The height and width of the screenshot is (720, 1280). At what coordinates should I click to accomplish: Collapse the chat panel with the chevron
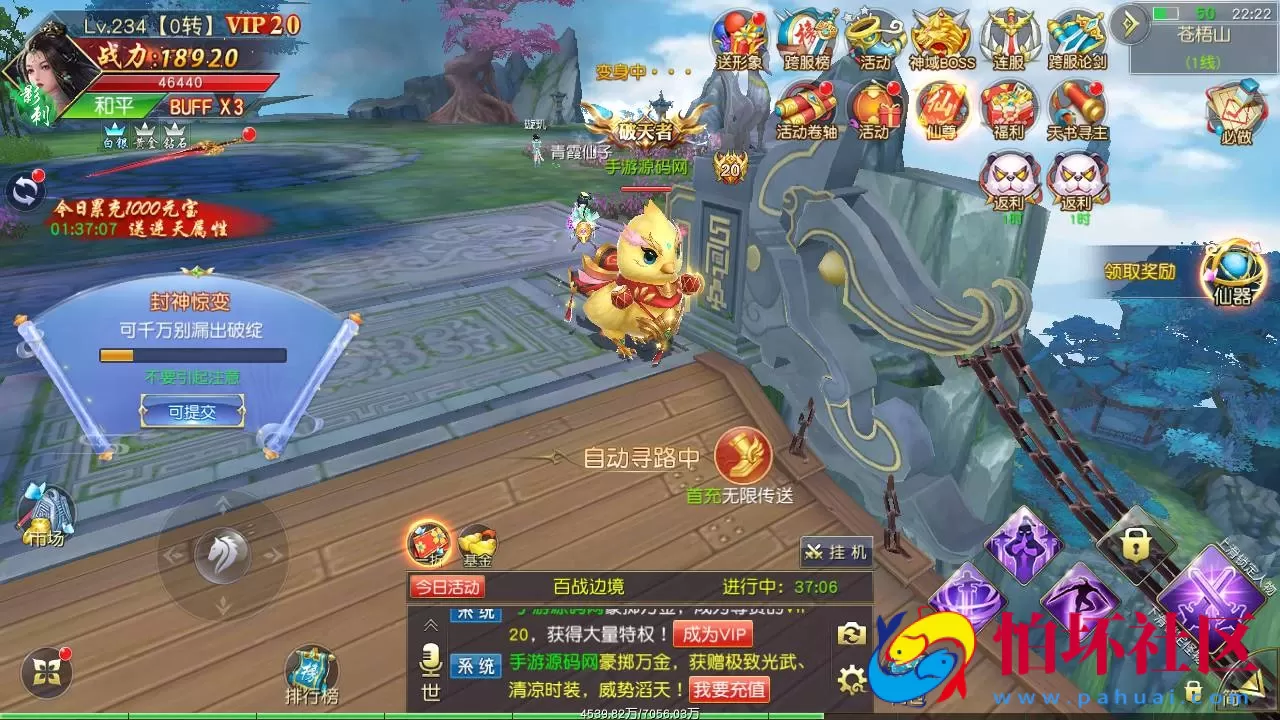pyautogui.click(x=429, y=627)
